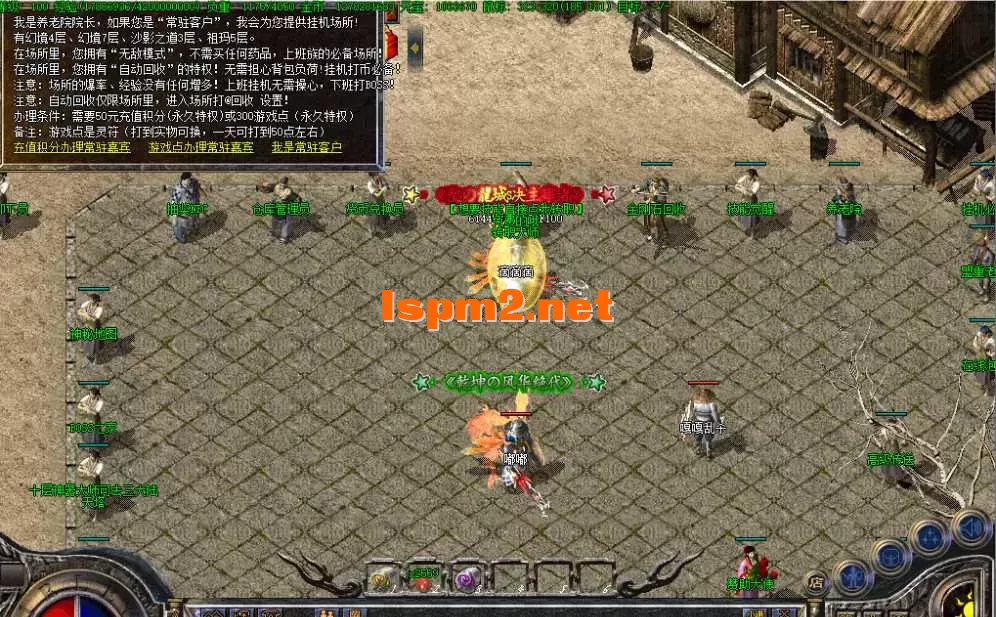This screenshot has height=617, width=996.
Task: Choose 我是常驻客户 dialogue option
Action: coord(306,147)
